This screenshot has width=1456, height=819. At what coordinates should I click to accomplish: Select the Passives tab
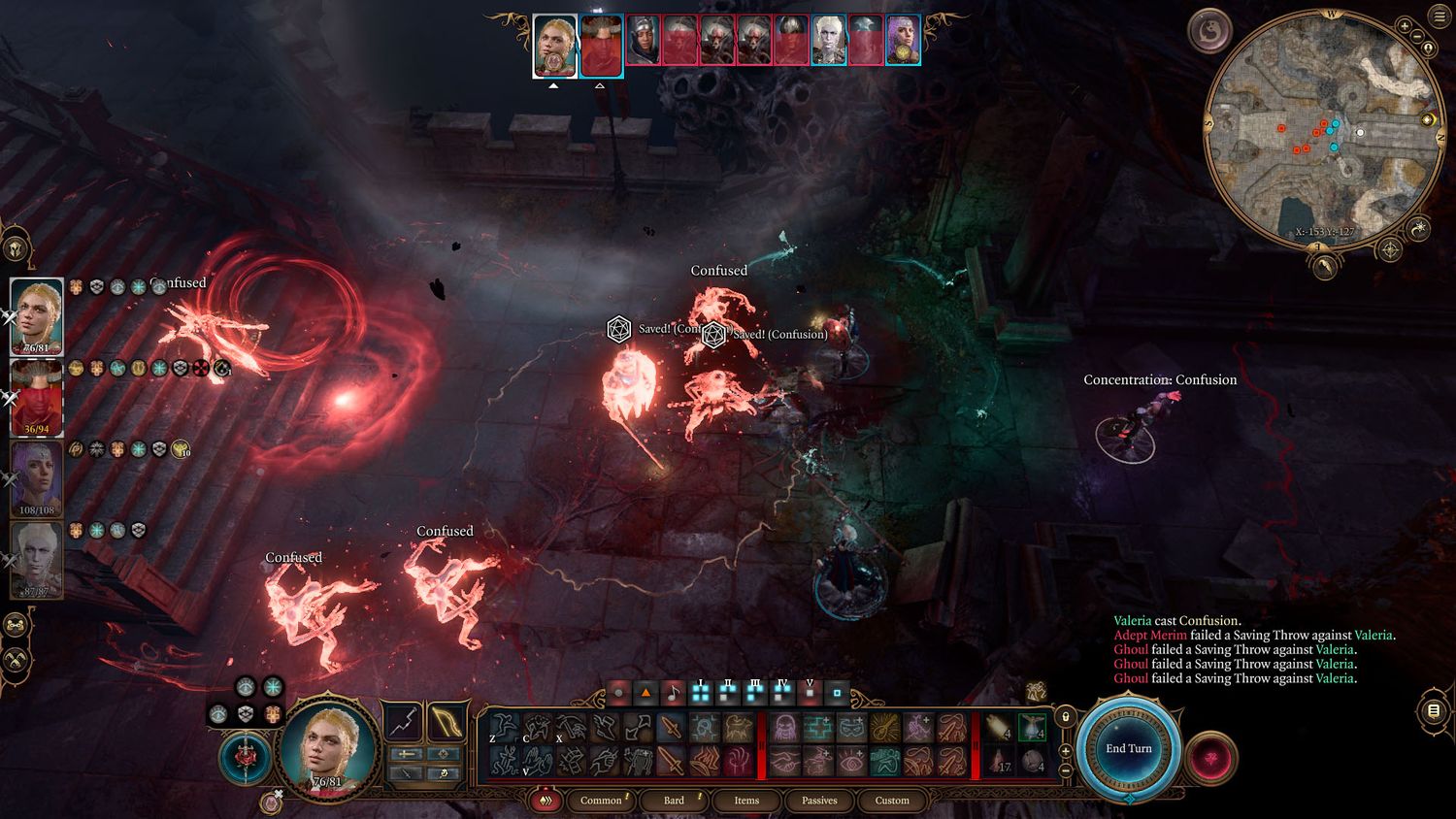tap(819, 801)
